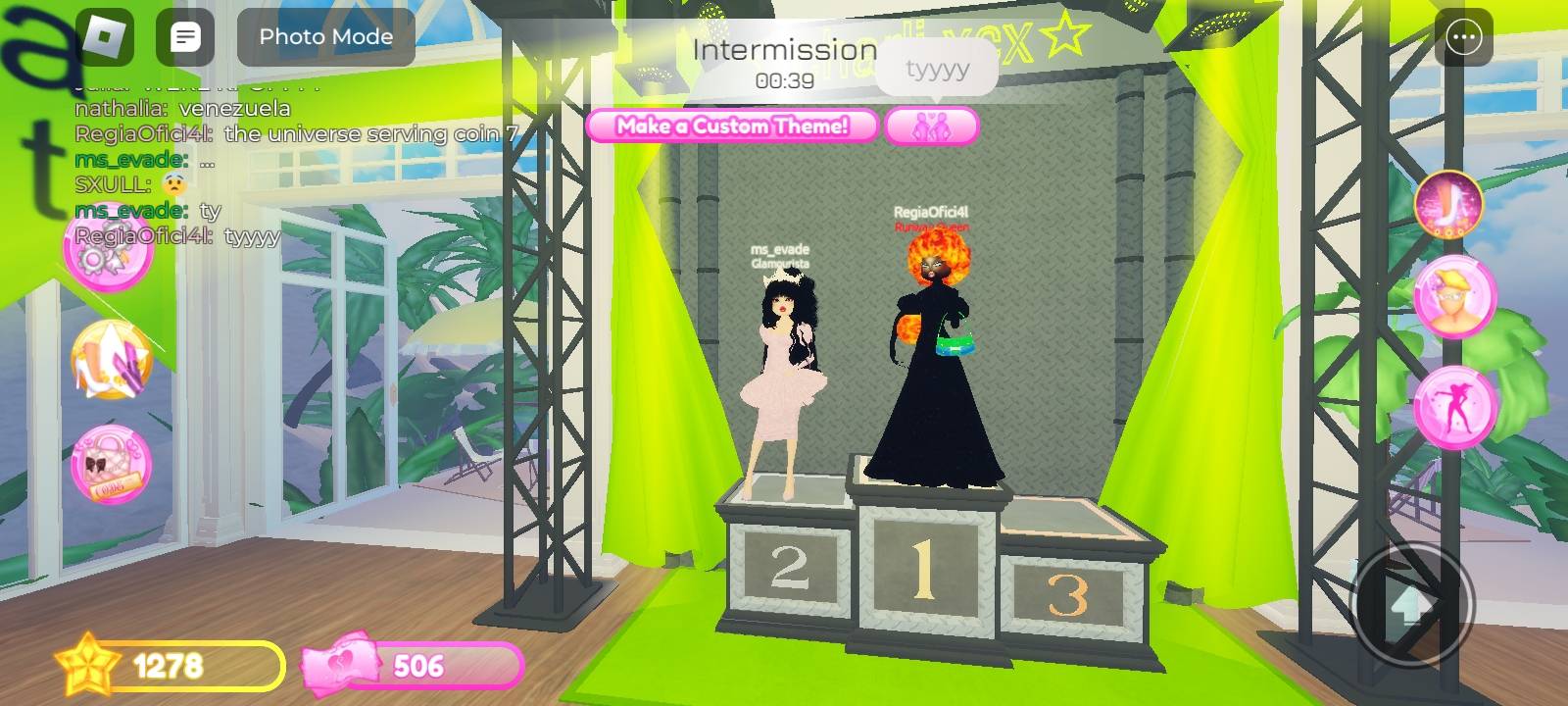Open the dancing silhouette poses icon
1568x706 pixels.
pyautogui.click(x=1454, y=407)
